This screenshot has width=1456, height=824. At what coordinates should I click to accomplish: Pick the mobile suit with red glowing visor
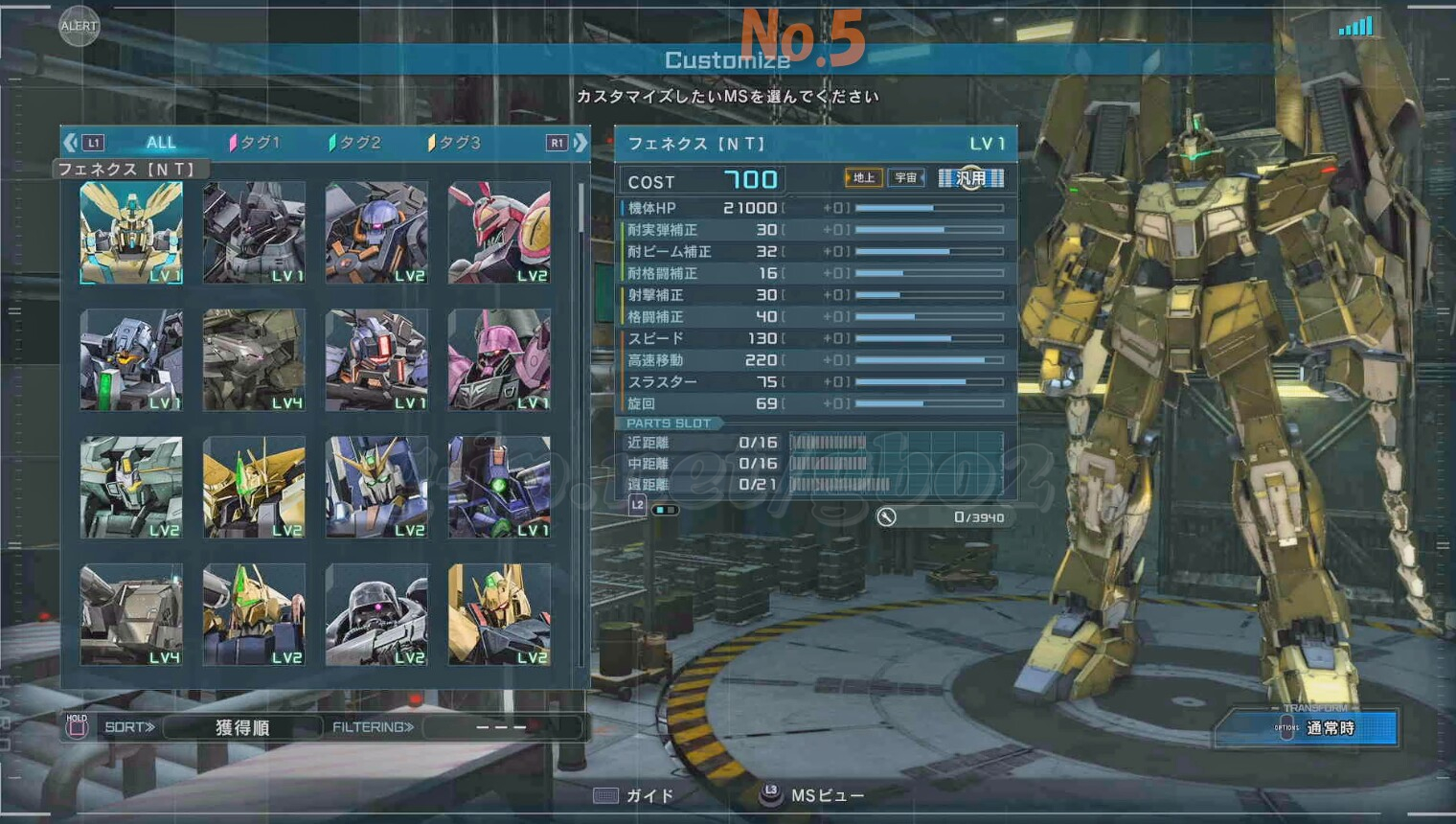(x=376, y=360)
